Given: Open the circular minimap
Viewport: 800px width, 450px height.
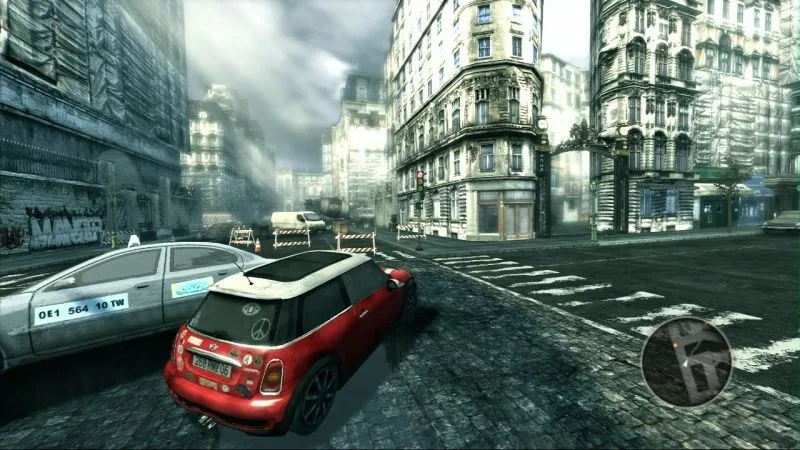Looking at the screenshot, I should 686,362.
